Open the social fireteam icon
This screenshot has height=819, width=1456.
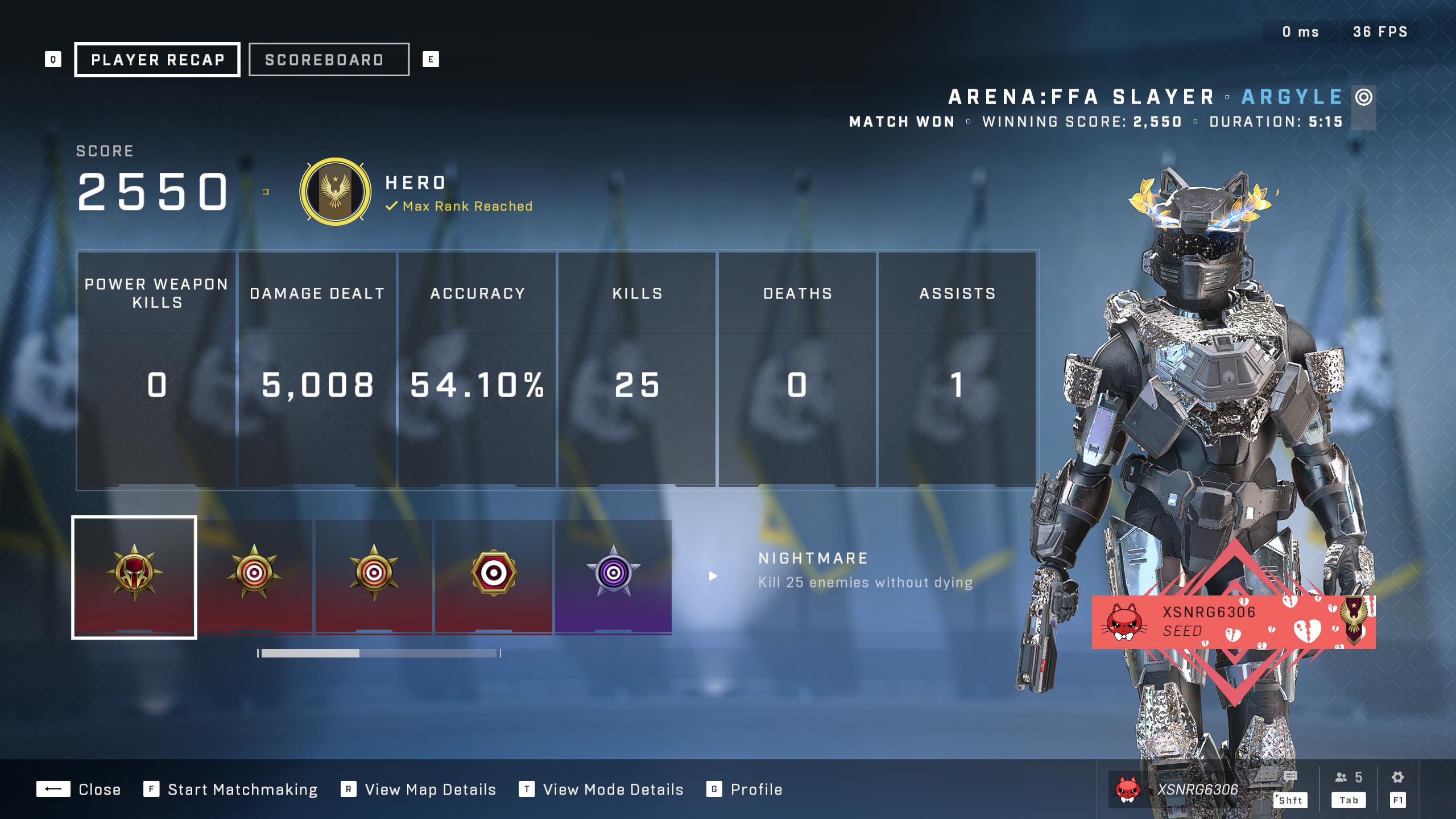click(x=1348, y=777)
